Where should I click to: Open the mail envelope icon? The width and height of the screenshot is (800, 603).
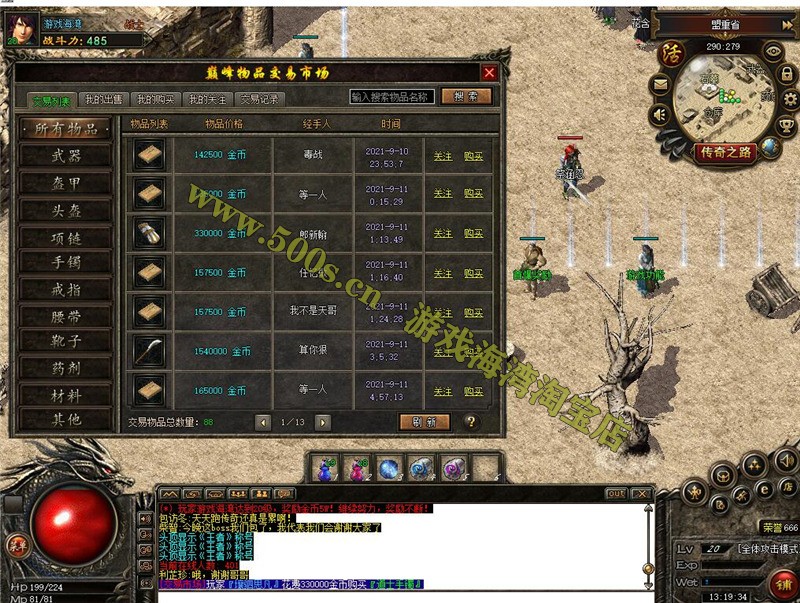point(660,86)
